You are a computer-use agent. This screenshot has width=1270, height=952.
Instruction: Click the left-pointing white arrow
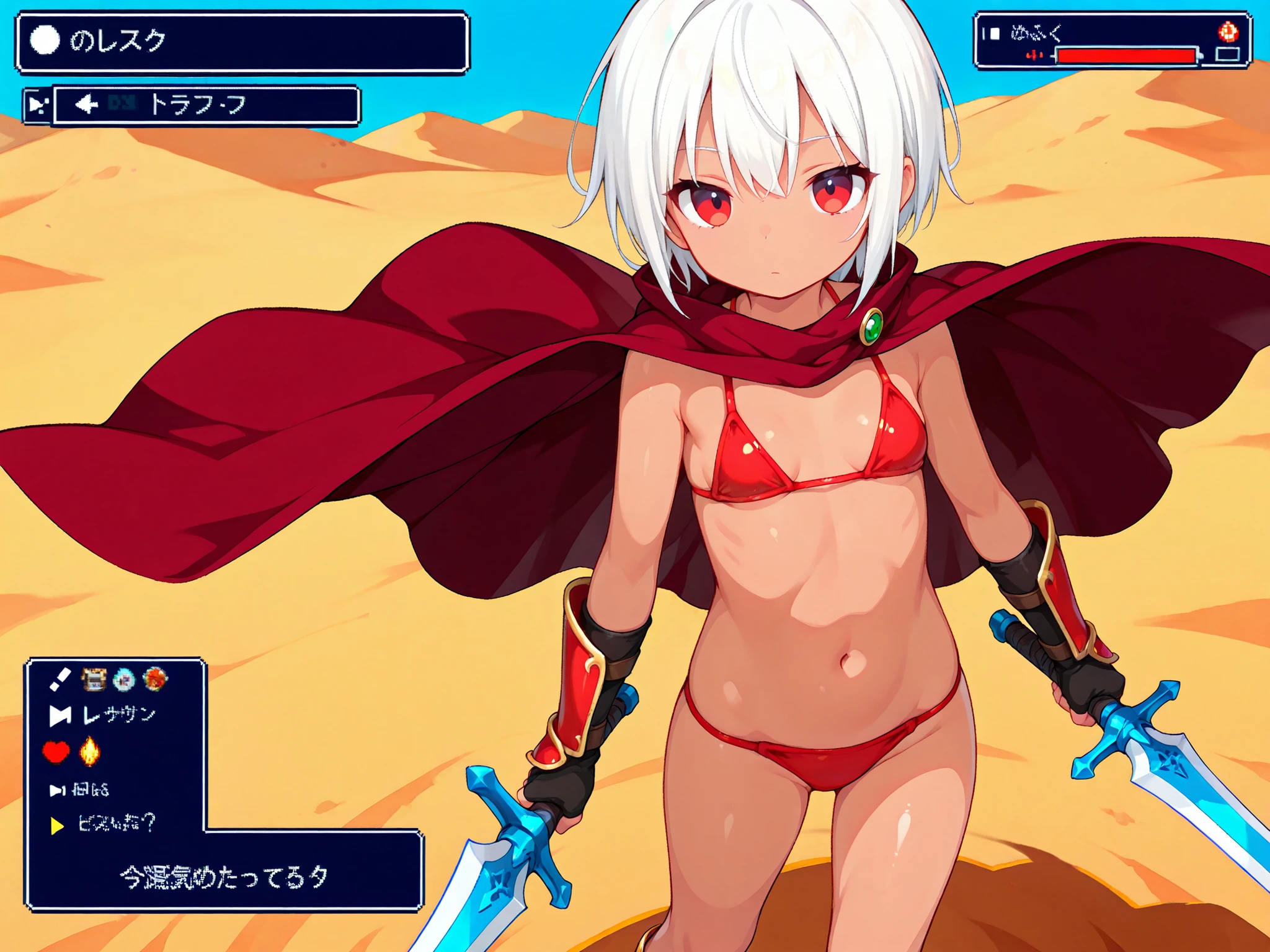pyautogui.click(x=86, y=104)
